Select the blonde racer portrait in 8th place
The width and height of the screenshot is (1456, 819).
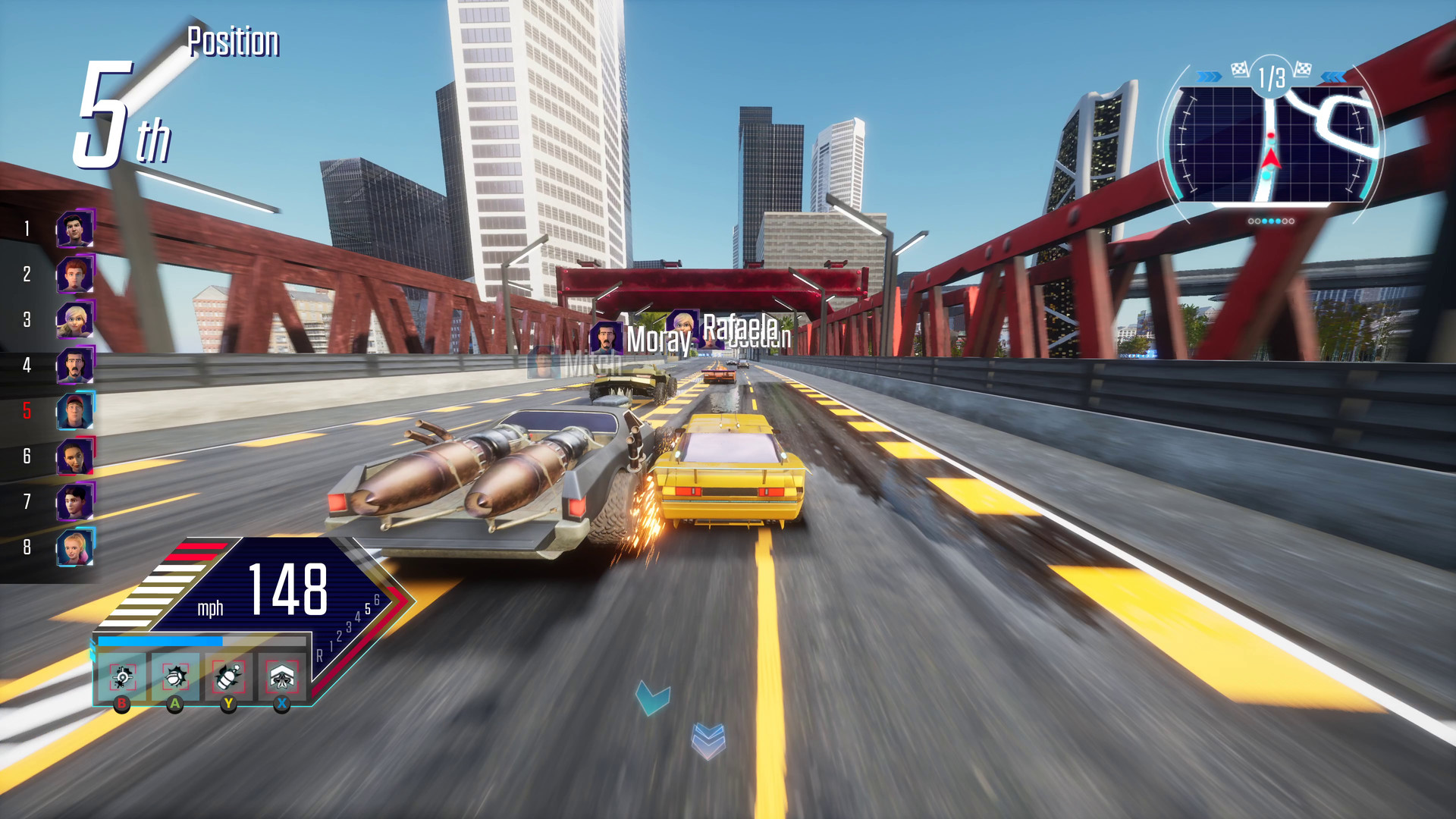tap(76, 545)
